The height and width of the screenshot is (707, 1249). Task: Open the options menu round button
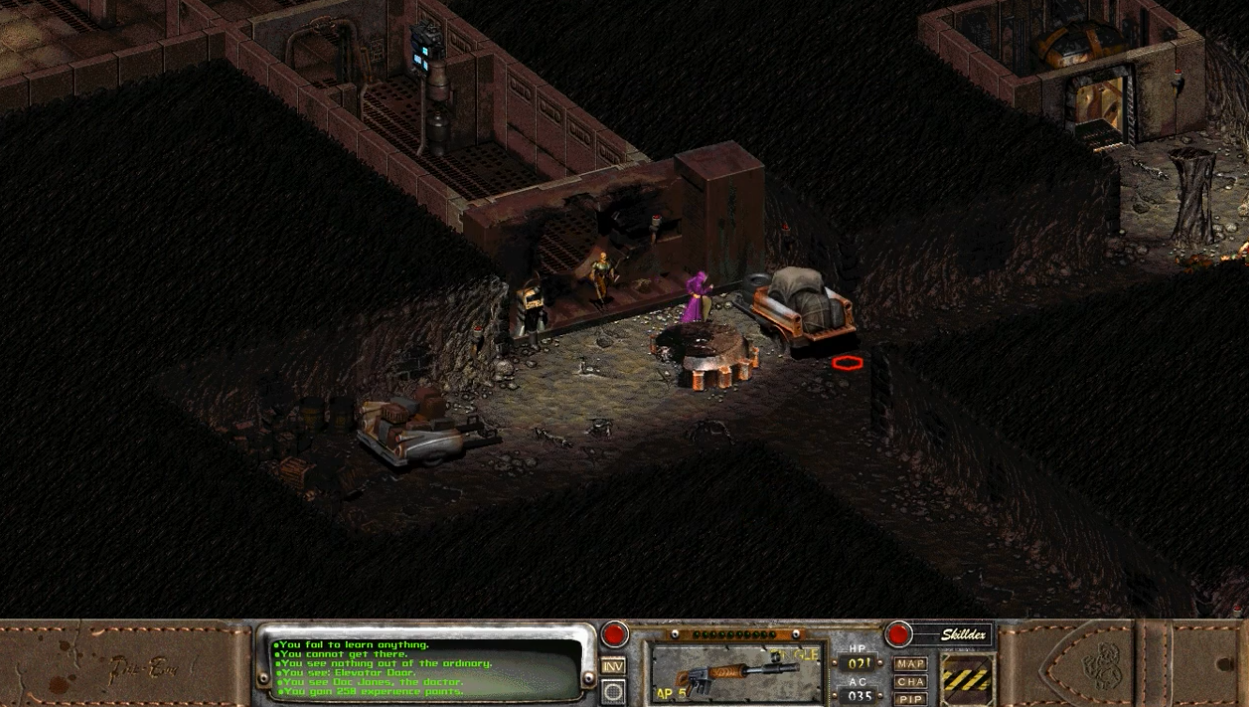[613, 691]
